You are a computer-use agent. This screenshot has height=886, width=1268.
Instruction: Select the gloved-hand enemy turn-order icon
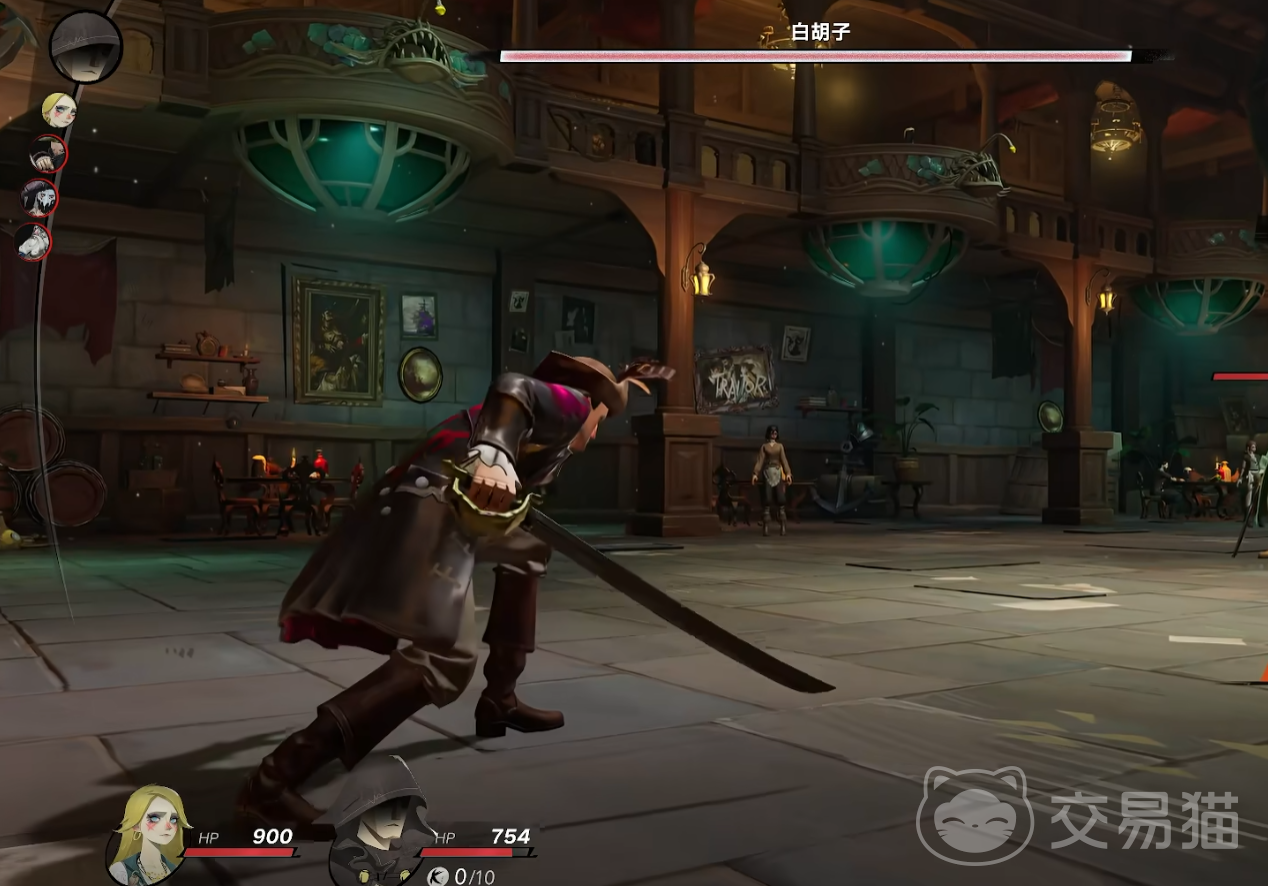click(47, 154)
